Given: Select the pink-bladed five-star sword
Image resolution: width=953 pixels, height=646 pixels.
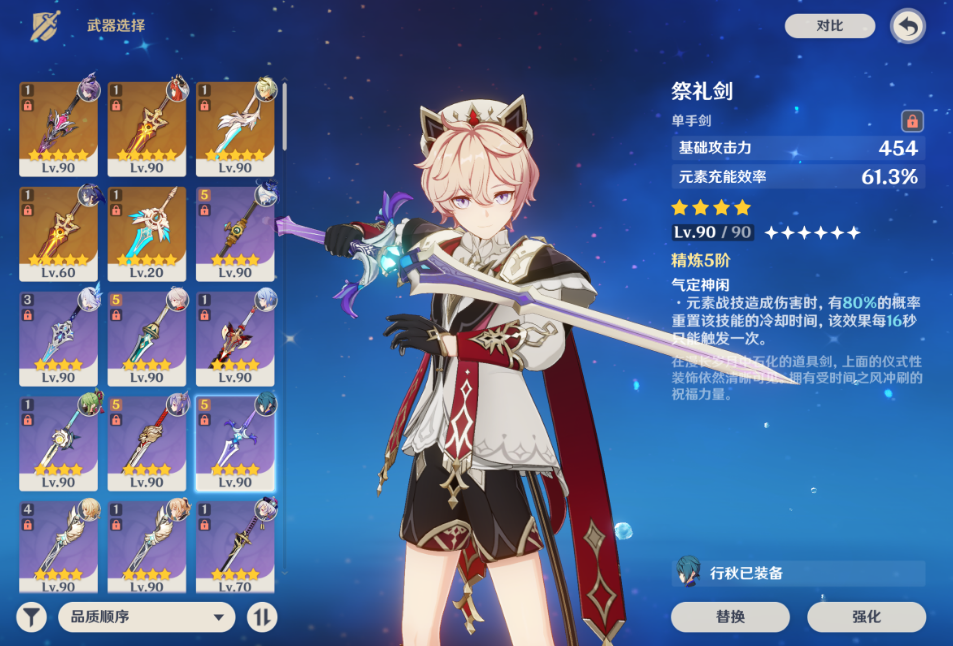Looking at the screenshot, I should (59, 128).
